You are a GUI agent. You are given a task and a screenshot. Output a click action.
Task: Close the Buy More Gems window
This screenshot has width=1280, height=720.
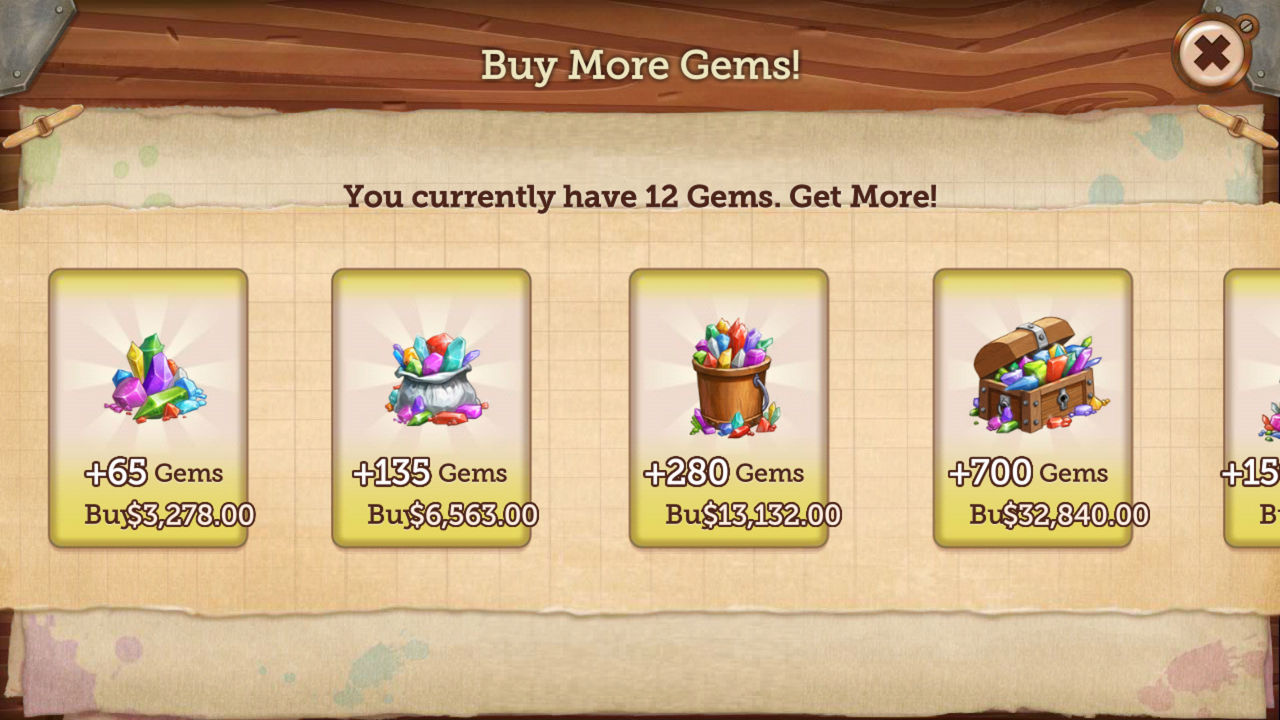[x=1212, y=53]
